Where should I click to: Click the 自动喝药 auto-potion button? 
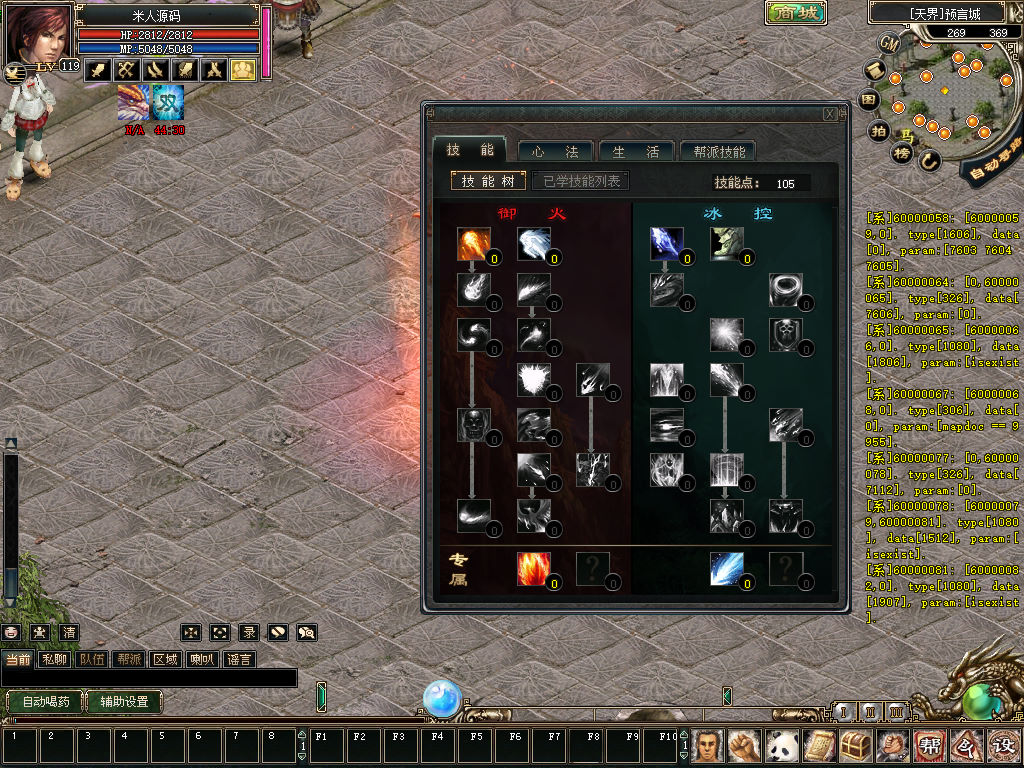[45, 701]
